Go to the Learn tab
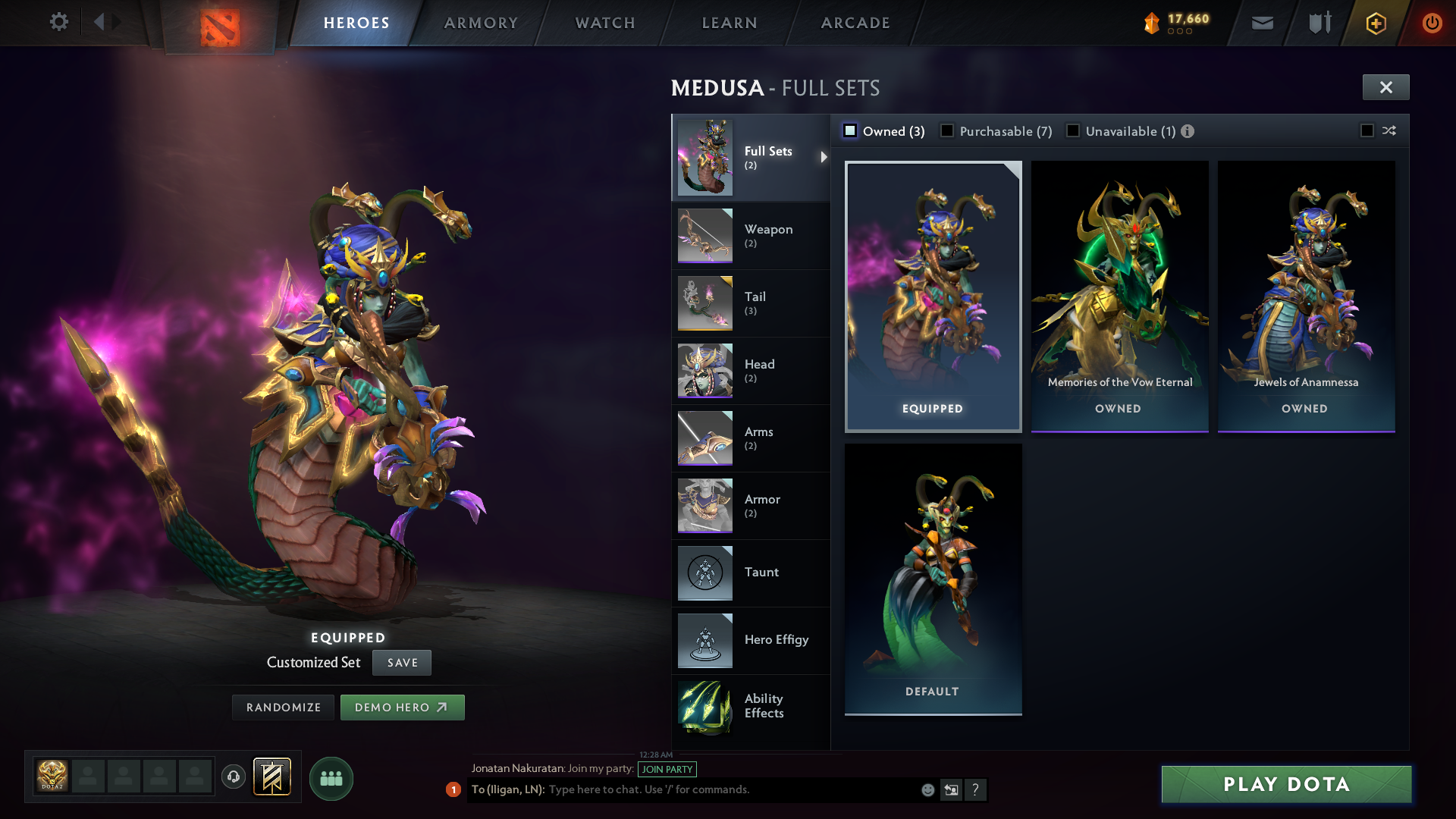1456x819 pixels. (x=730, y=23)
